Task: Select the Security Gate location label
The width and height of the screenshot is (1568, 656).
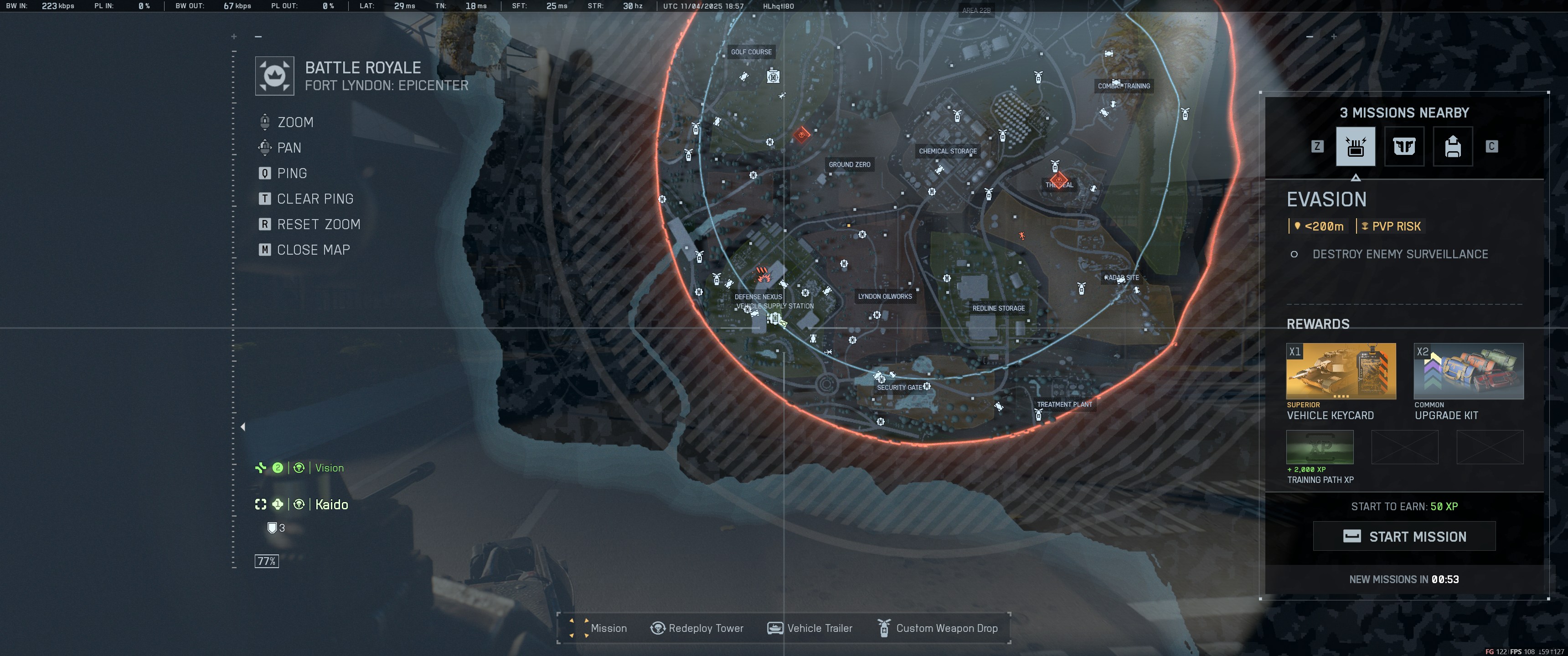Action: (x=899, y=388)
